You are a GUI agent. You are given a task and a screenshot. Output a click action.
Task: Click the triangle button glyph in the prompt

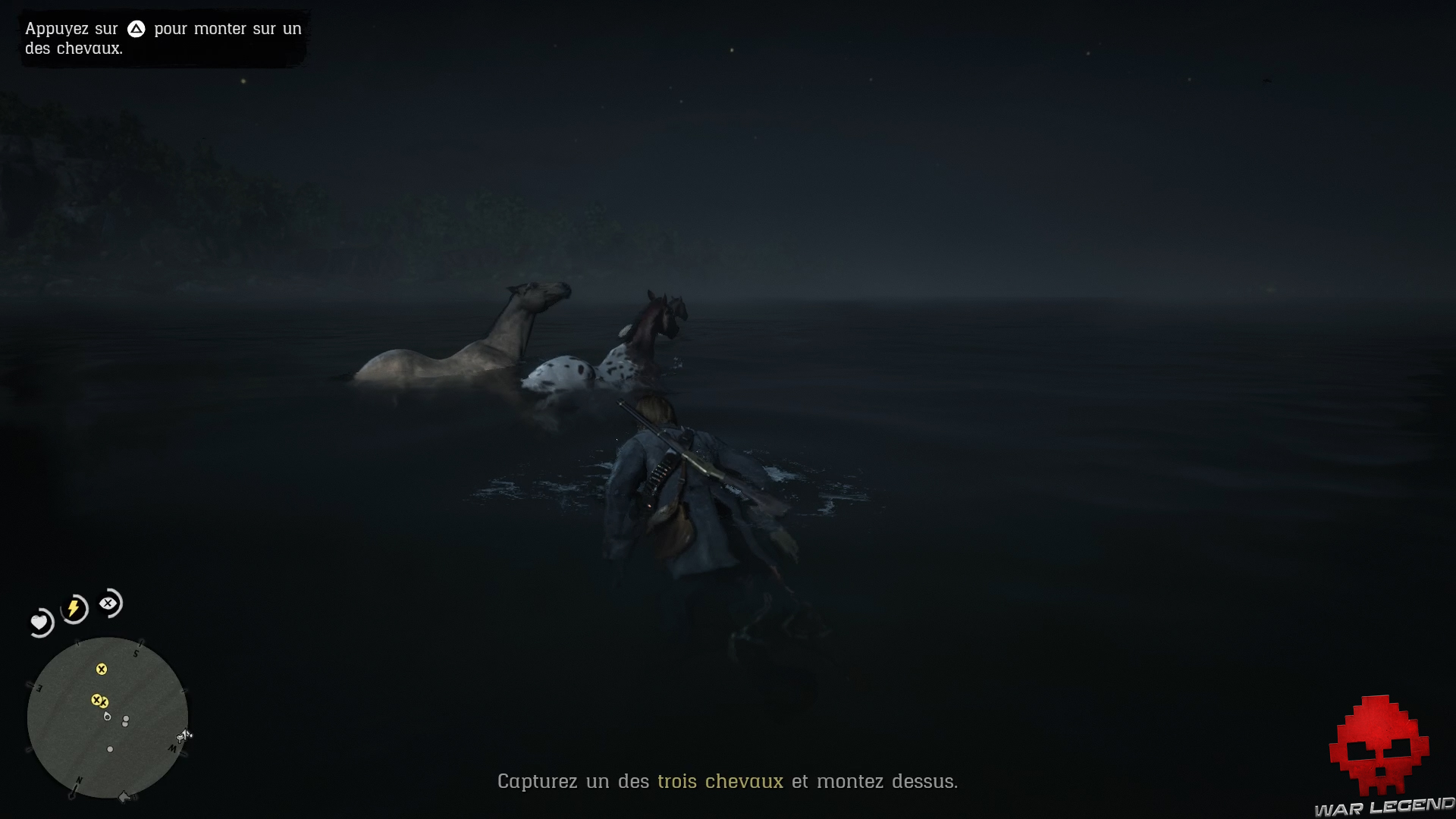coord(136,30)
